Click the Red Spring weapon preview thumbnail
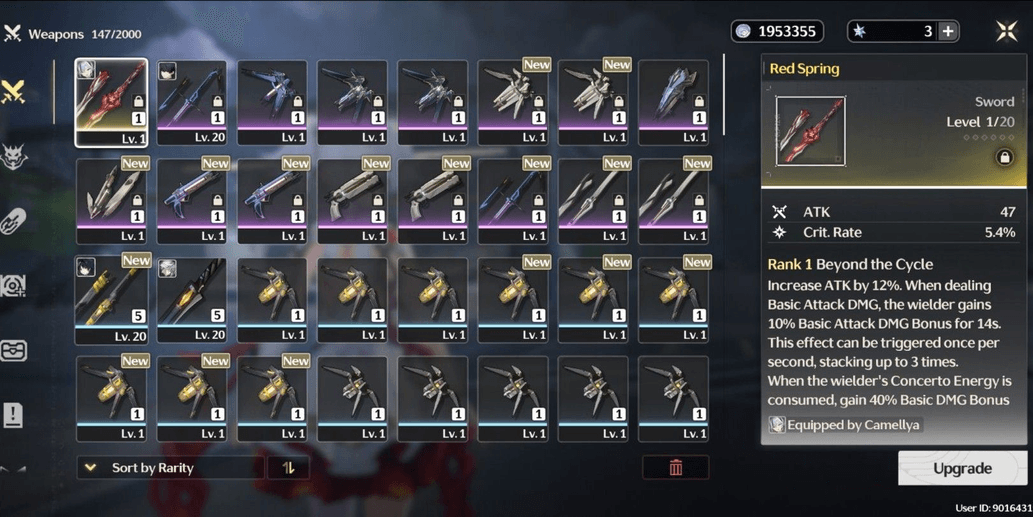 coord(810,131)
